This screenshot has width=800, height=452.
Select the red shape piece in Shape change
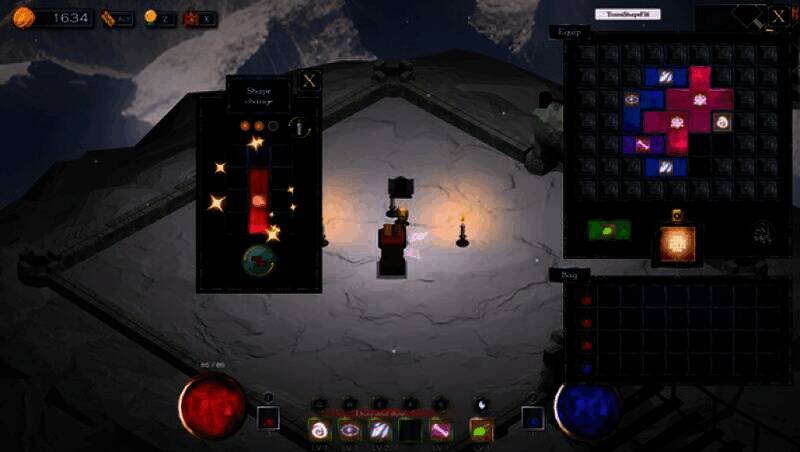pos(259,199)
